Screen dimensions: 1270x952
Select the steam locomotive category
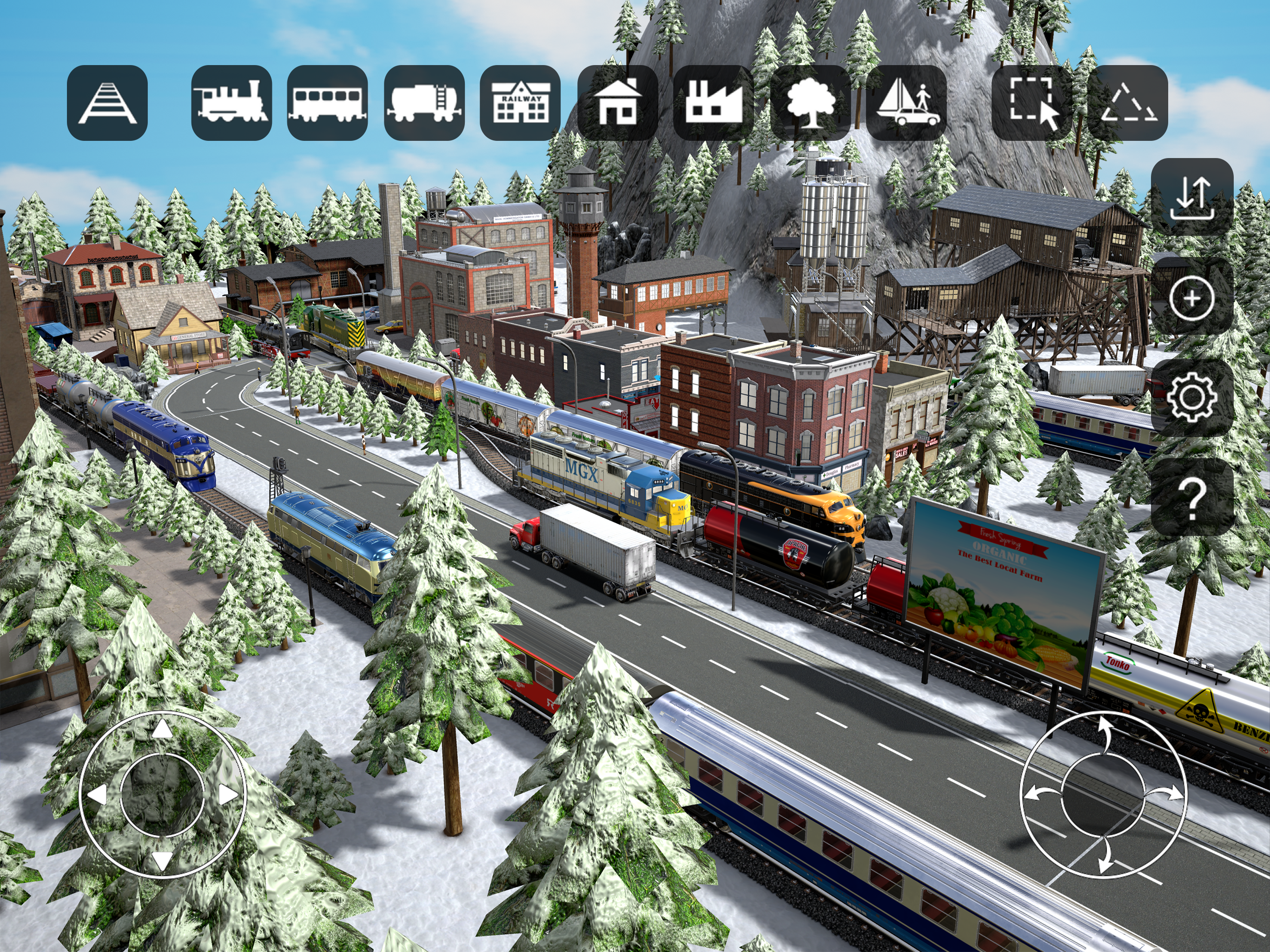[232, 103]
